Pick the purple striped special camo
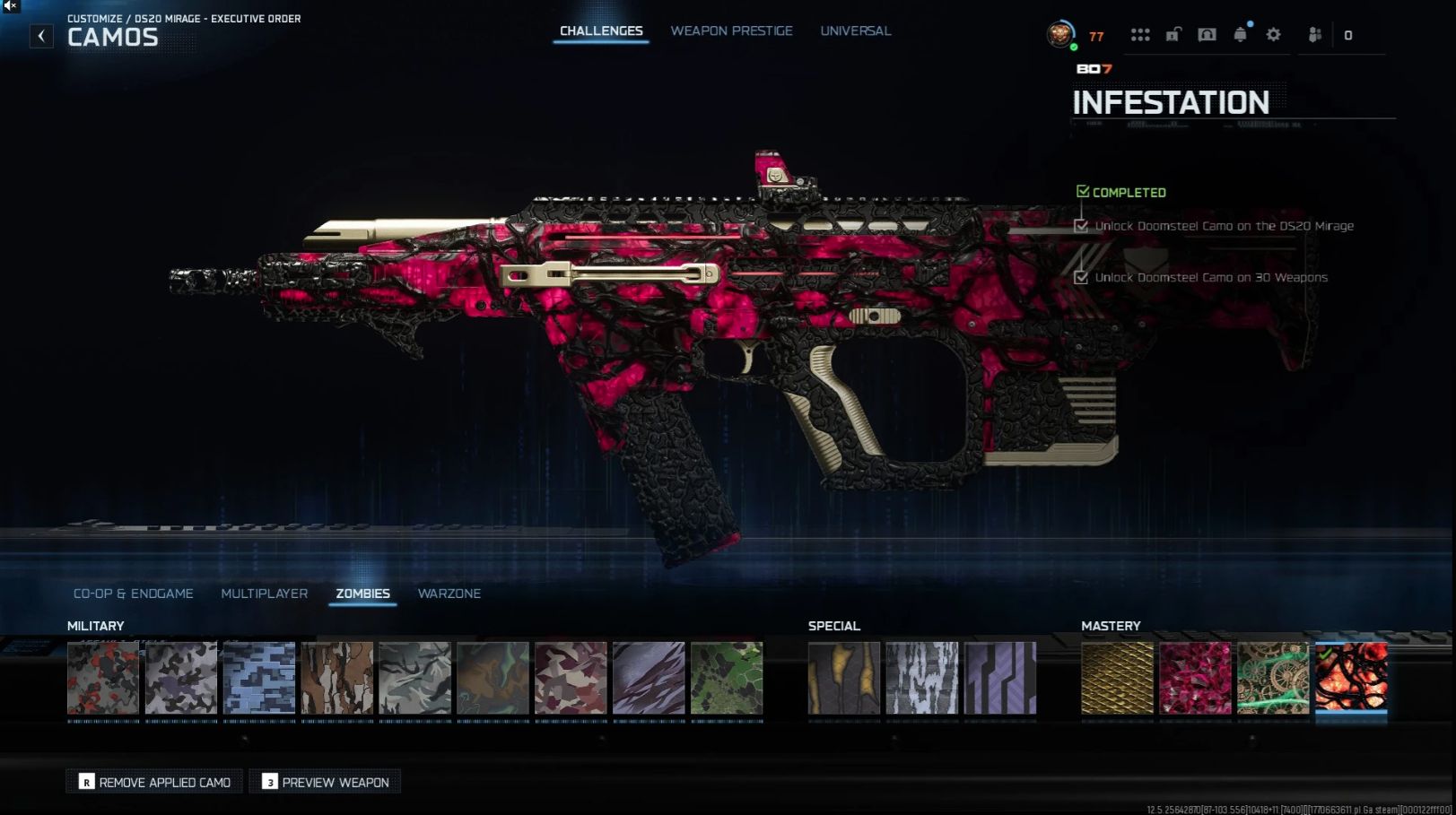Image resolution: width=1456 pixels, height=815 pixels. pyautogui.click(x=999, y=678)
